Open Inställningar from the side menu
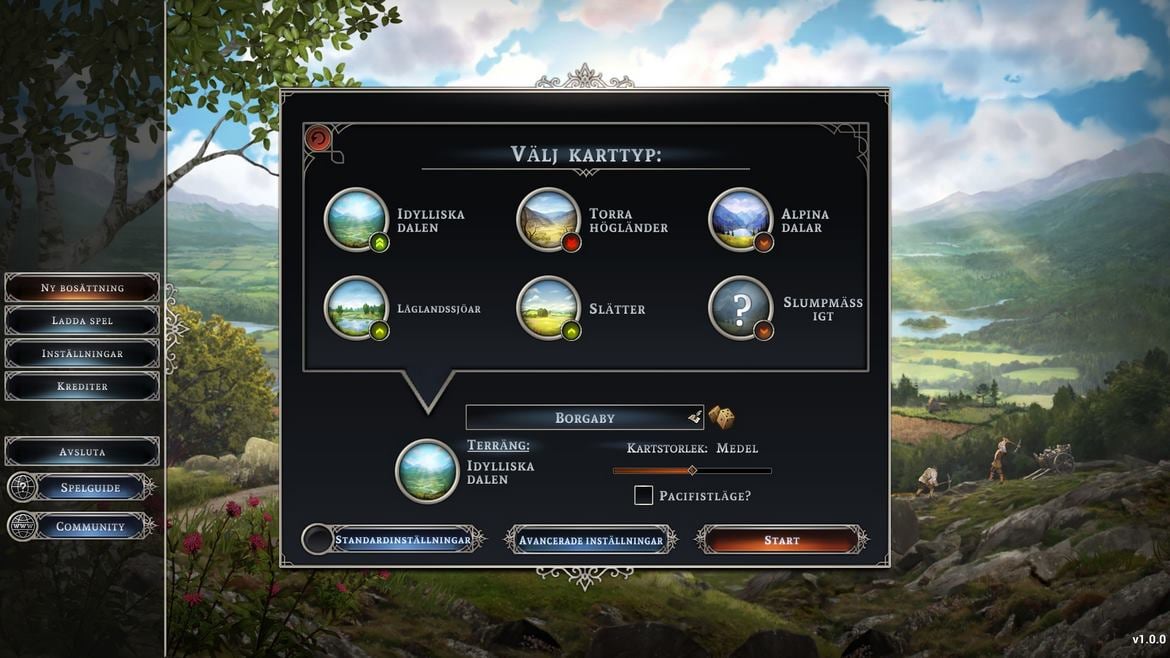This screenshot has width=1170, height=658. [x=82, y=354]
